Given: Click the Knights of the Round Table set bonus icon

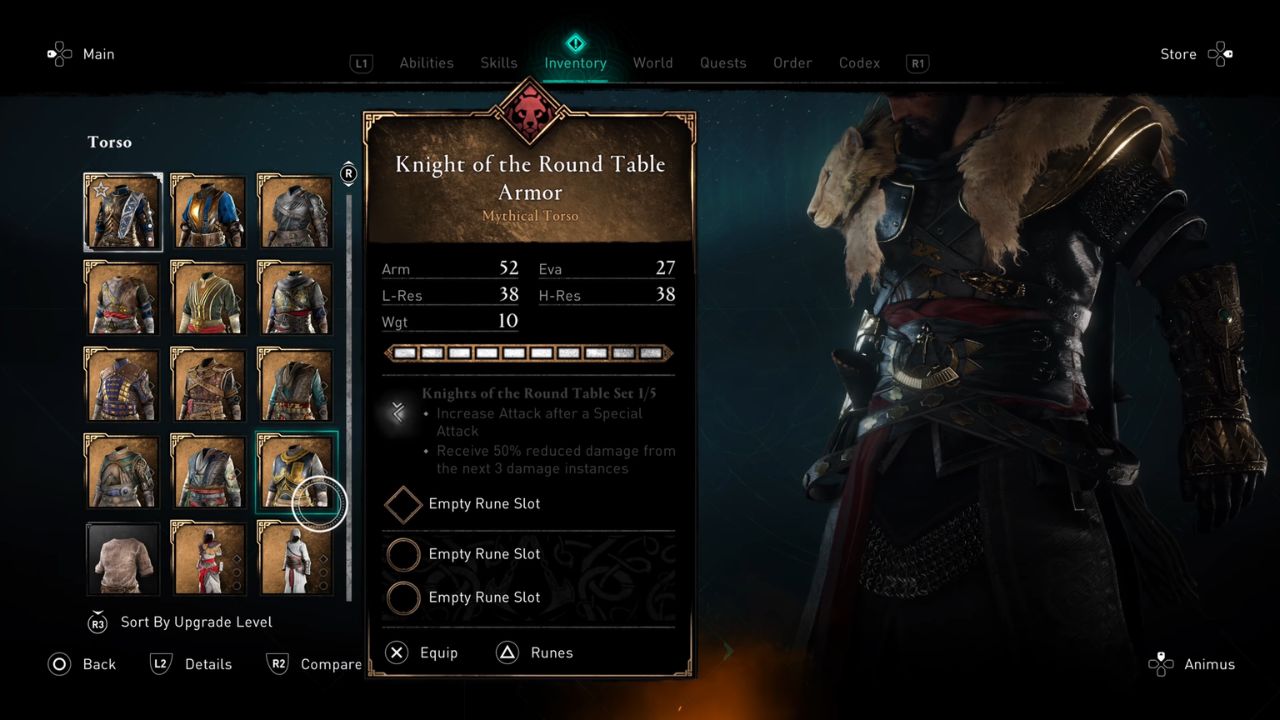Looking at the screenshot, I should 398,413.
